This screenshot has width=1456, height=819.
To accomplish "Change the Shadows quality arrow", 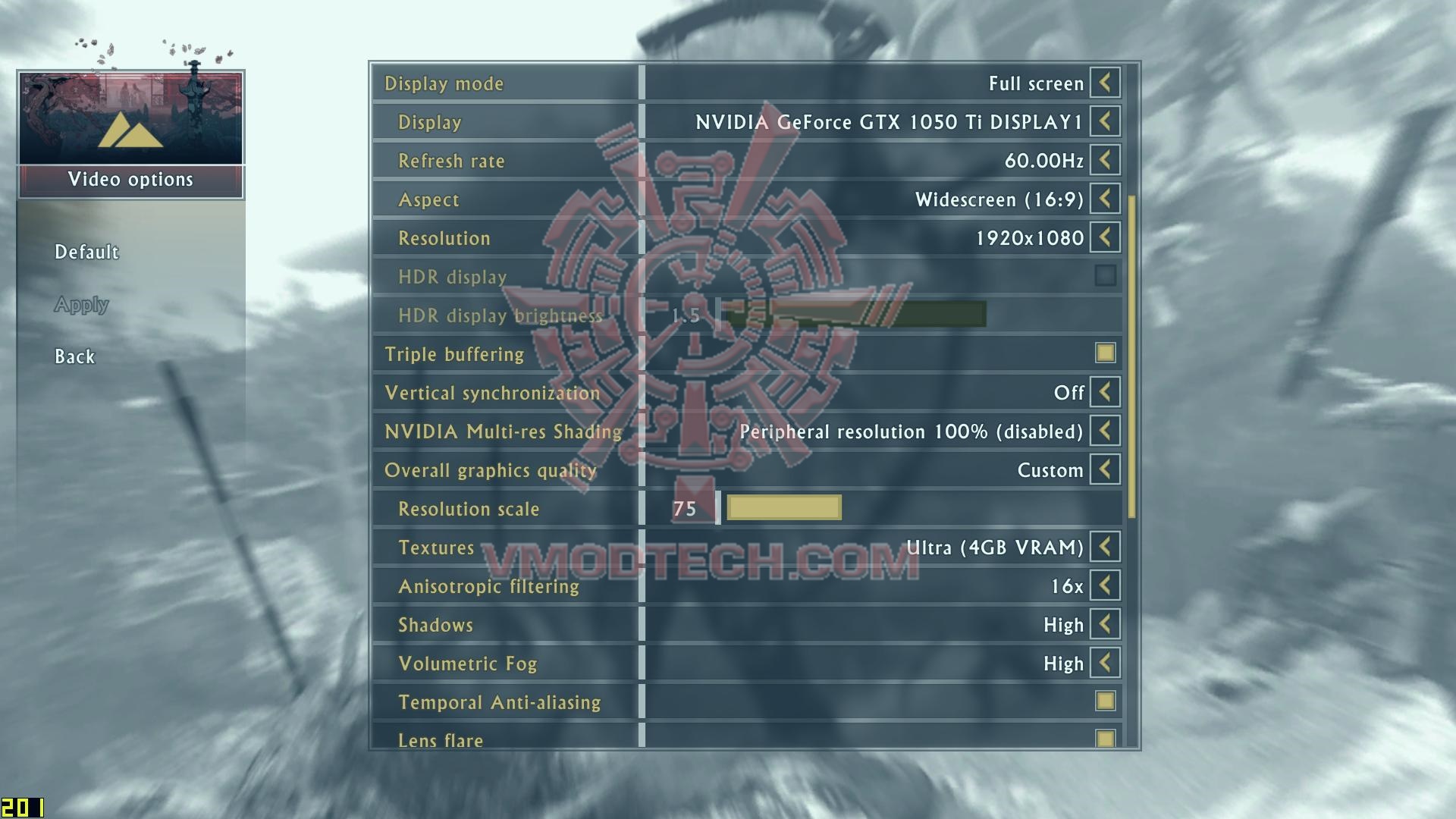I will coord(1105,624).
